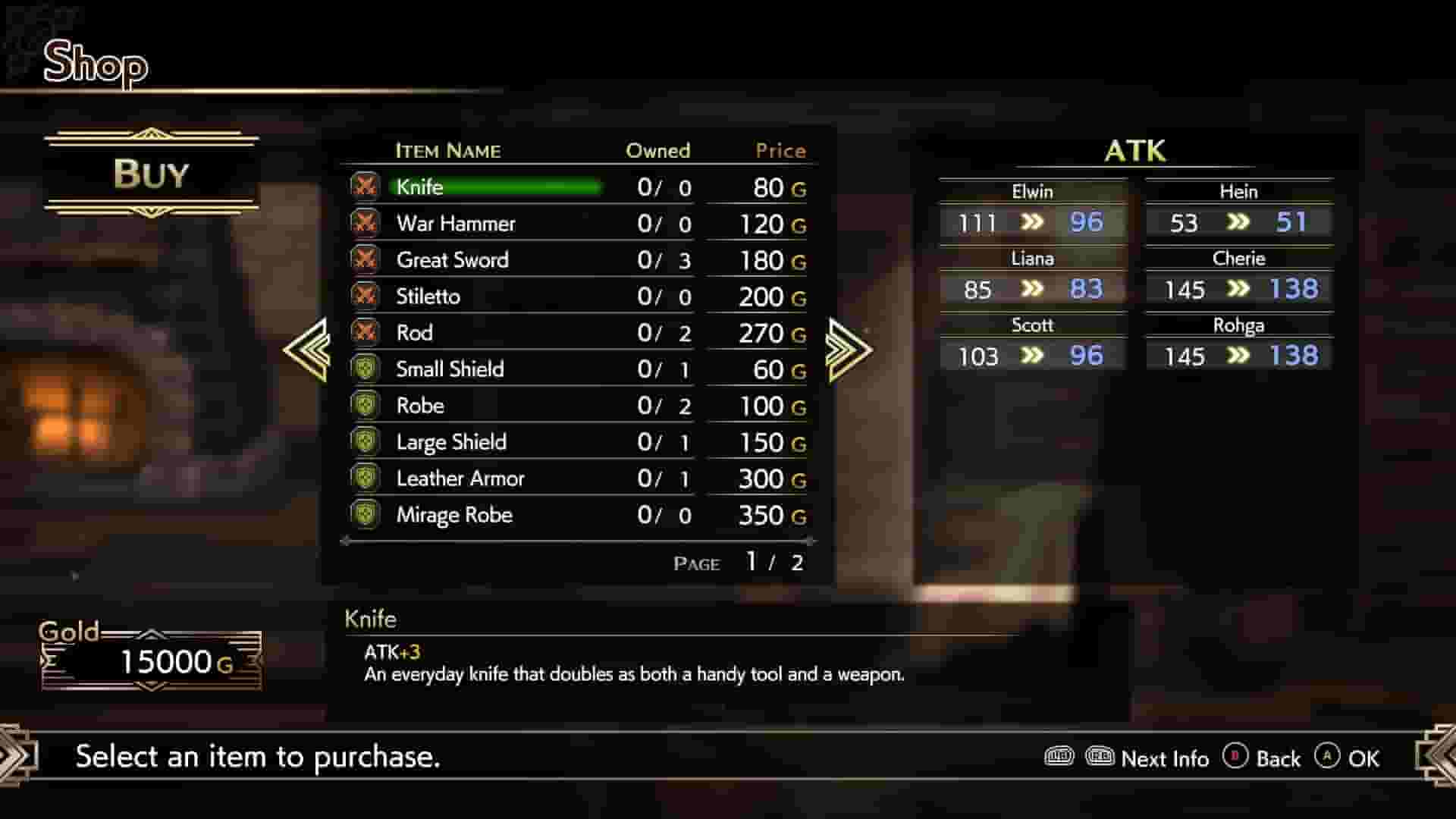1456x819 pixels.
Task: Click the armor icon beside Robe
Action: pyautogui.click(x=366, y=405)
